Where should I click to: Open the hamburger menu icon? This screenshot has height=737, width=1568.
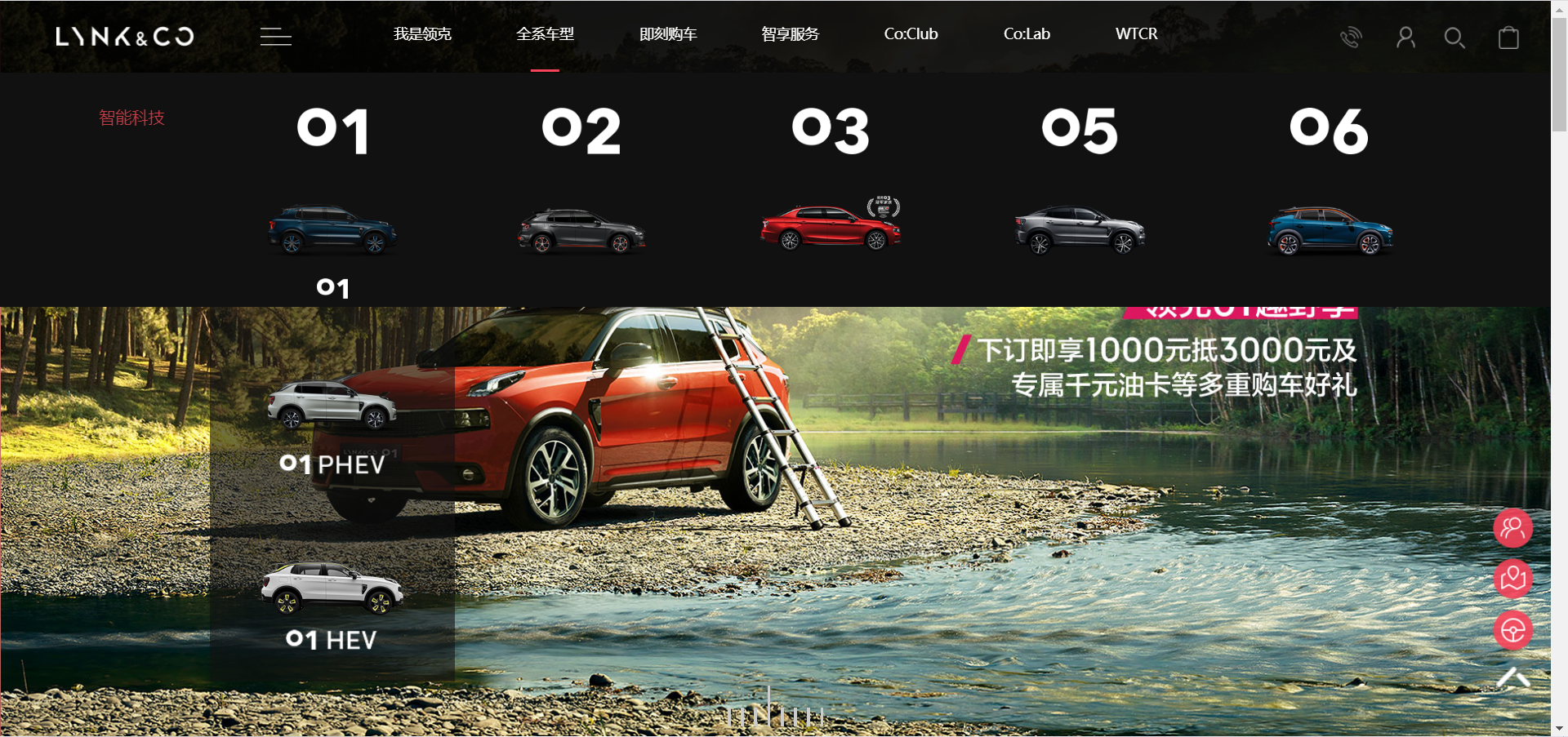(275, 36)
